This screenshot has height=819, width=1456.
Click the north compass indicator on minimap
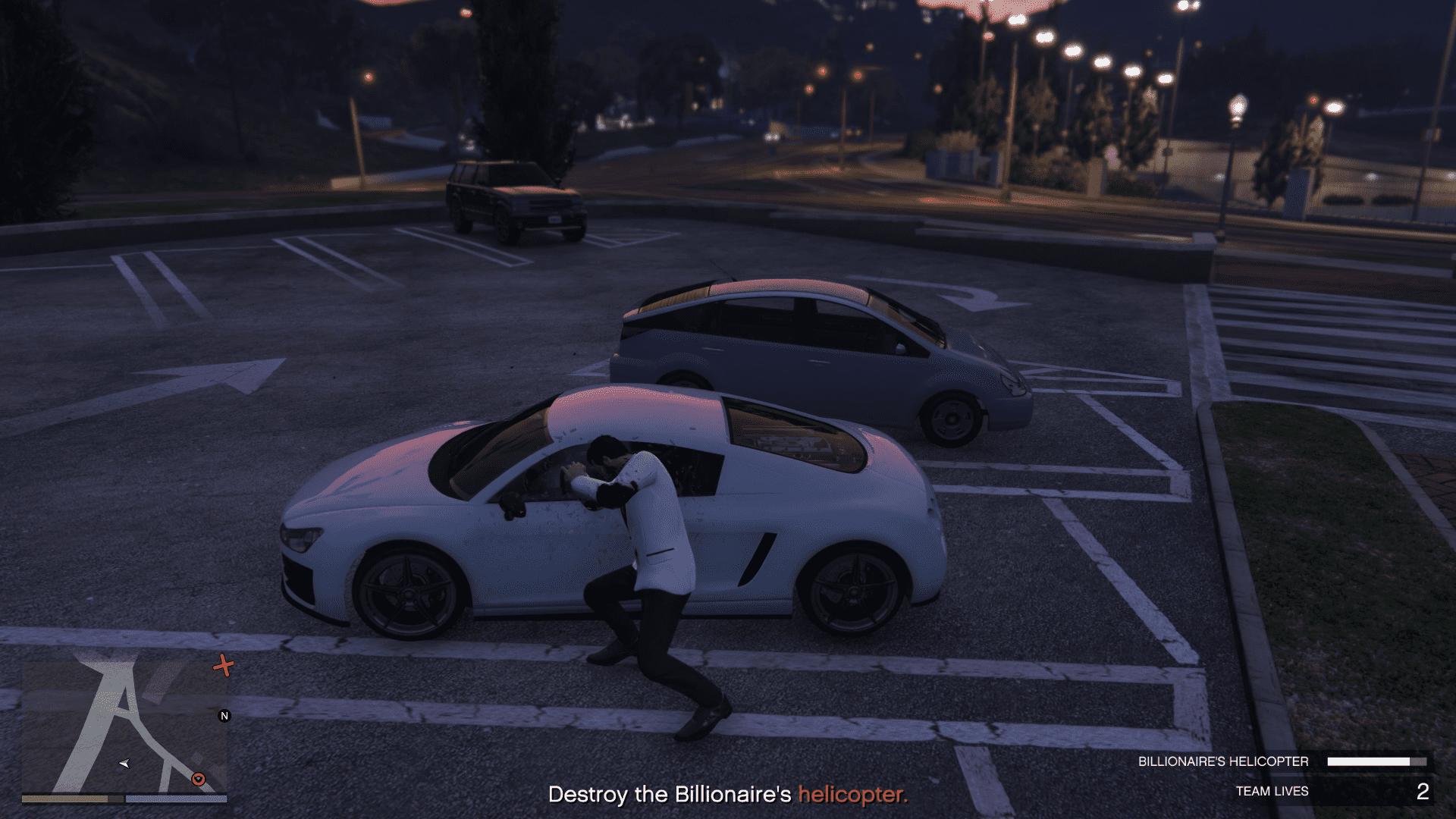click(x=224, y=715)
